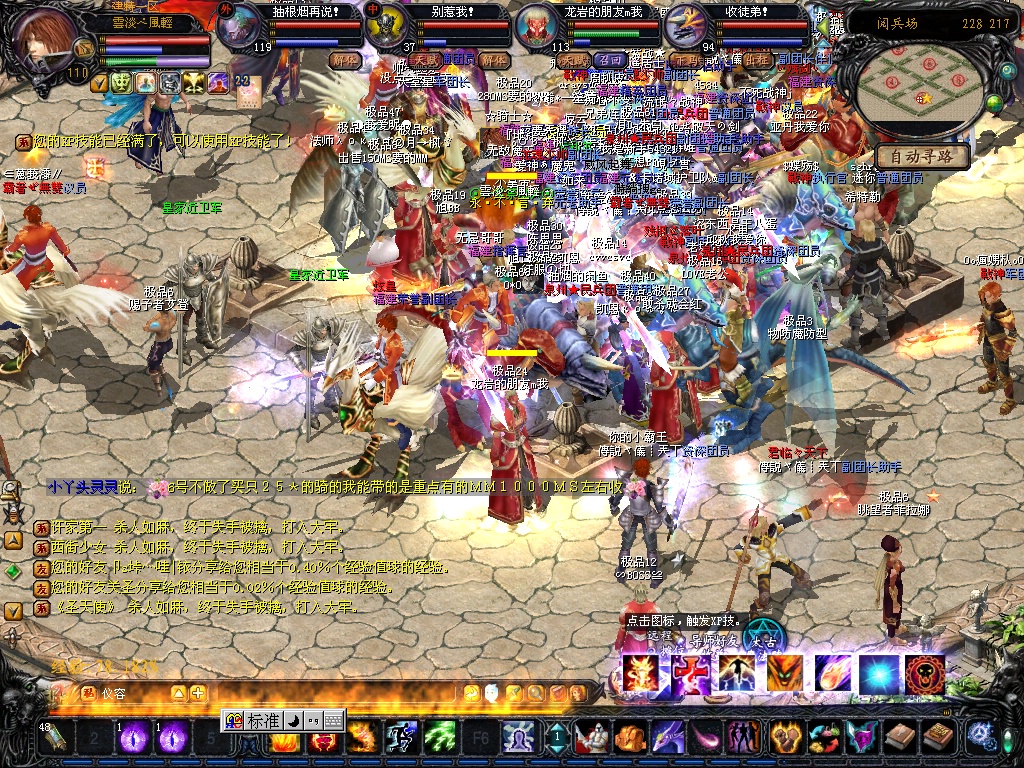Activate the green slash skill on hotbar

click(440, 738)
